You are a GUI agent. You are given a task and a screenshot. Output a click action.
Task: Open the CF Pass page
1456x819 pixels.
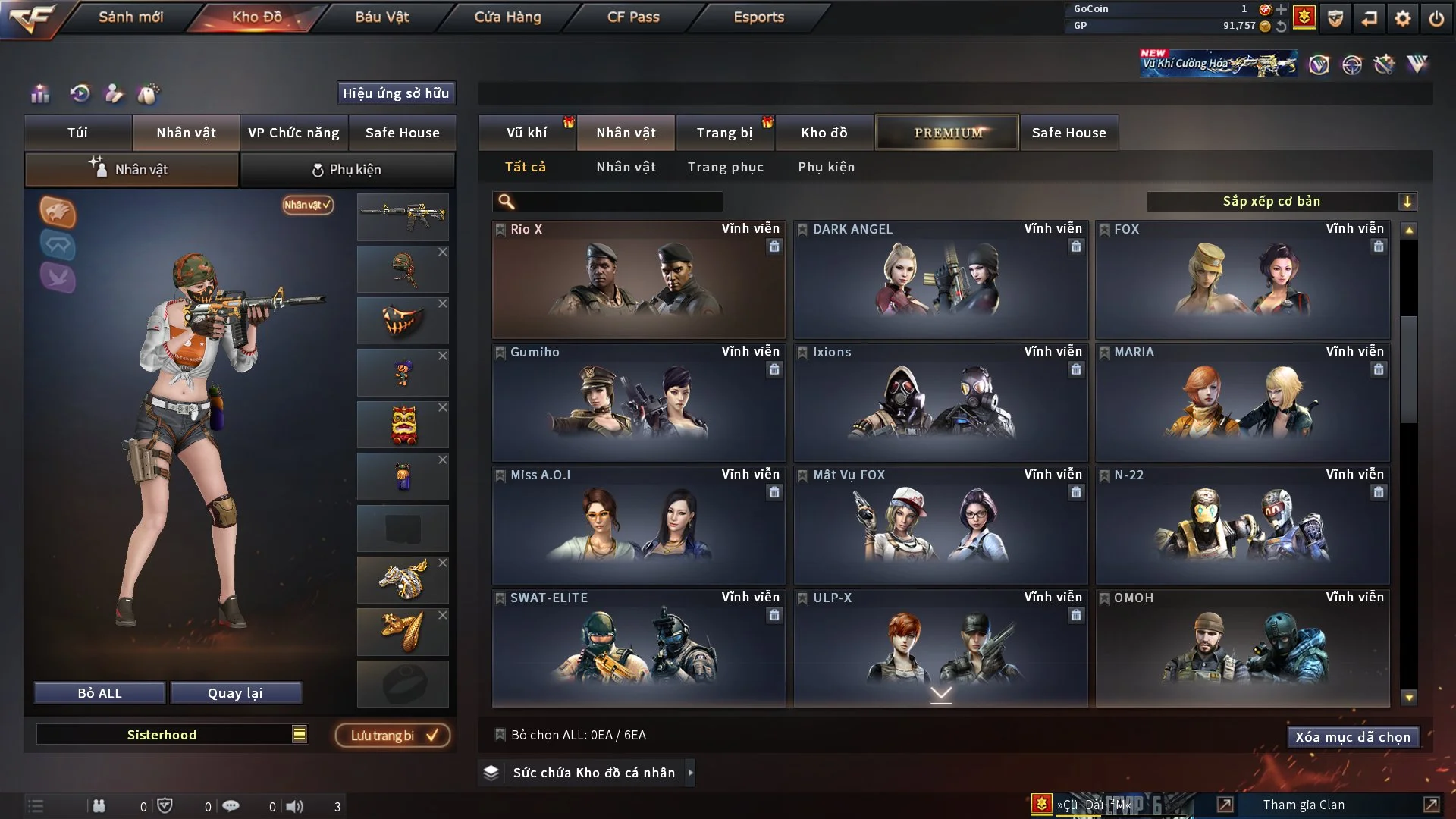633,17
